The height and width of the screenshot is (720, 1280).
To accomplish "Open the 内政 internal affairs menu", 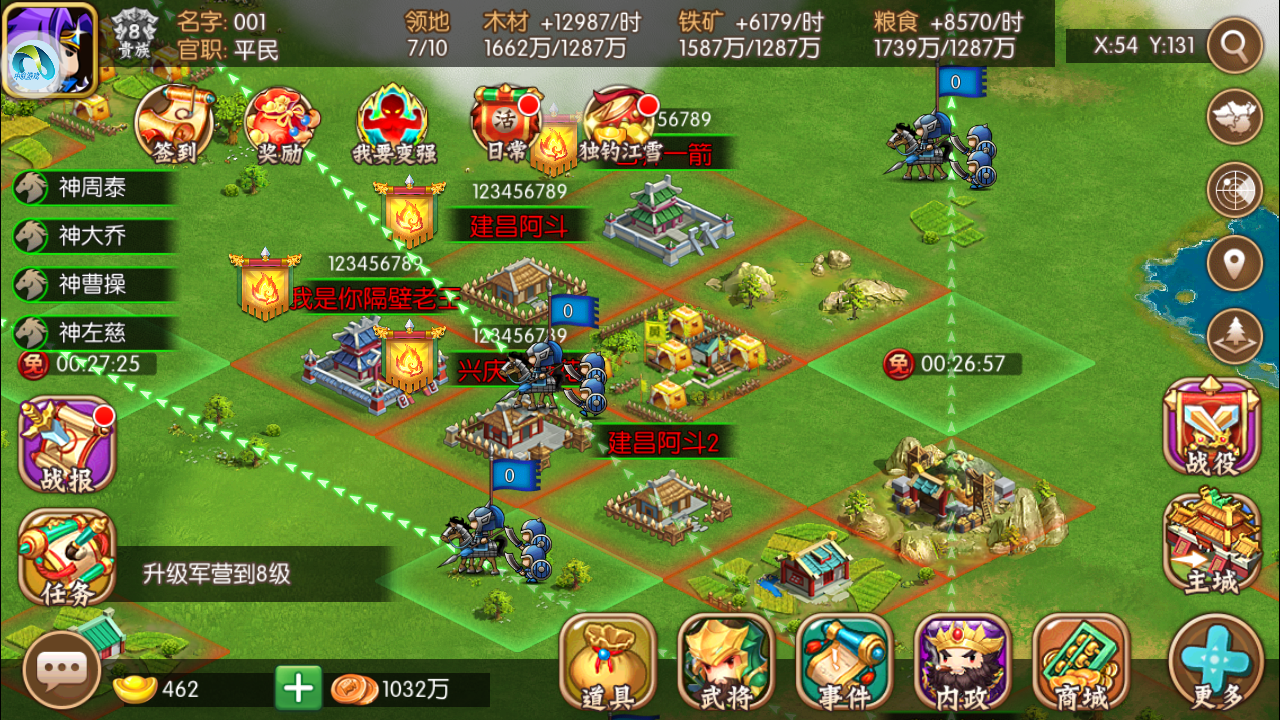I will 962,662.
